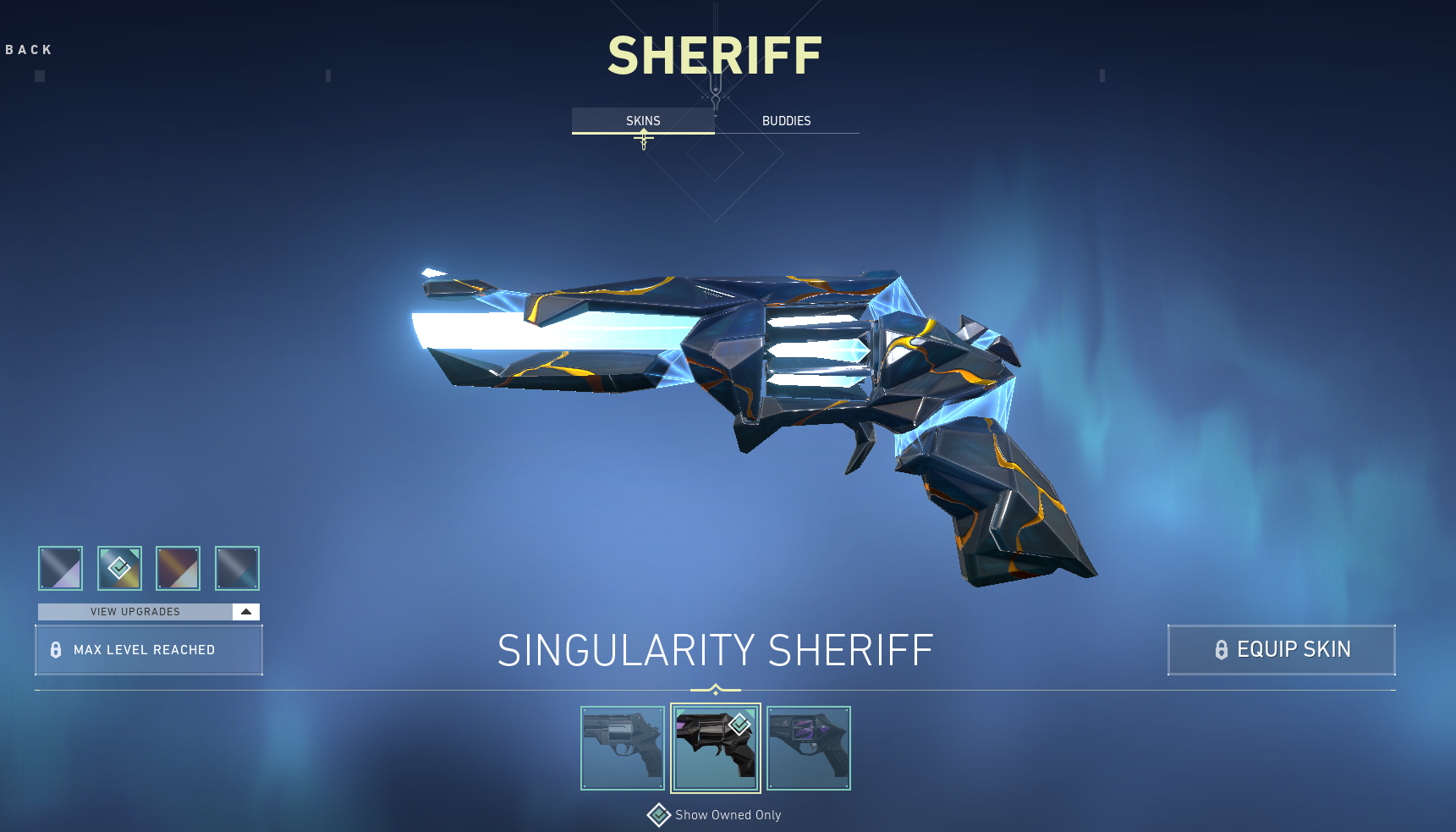
Task: Select the default Sheriff skin thumbnail
Action: (x=623, y=747)
